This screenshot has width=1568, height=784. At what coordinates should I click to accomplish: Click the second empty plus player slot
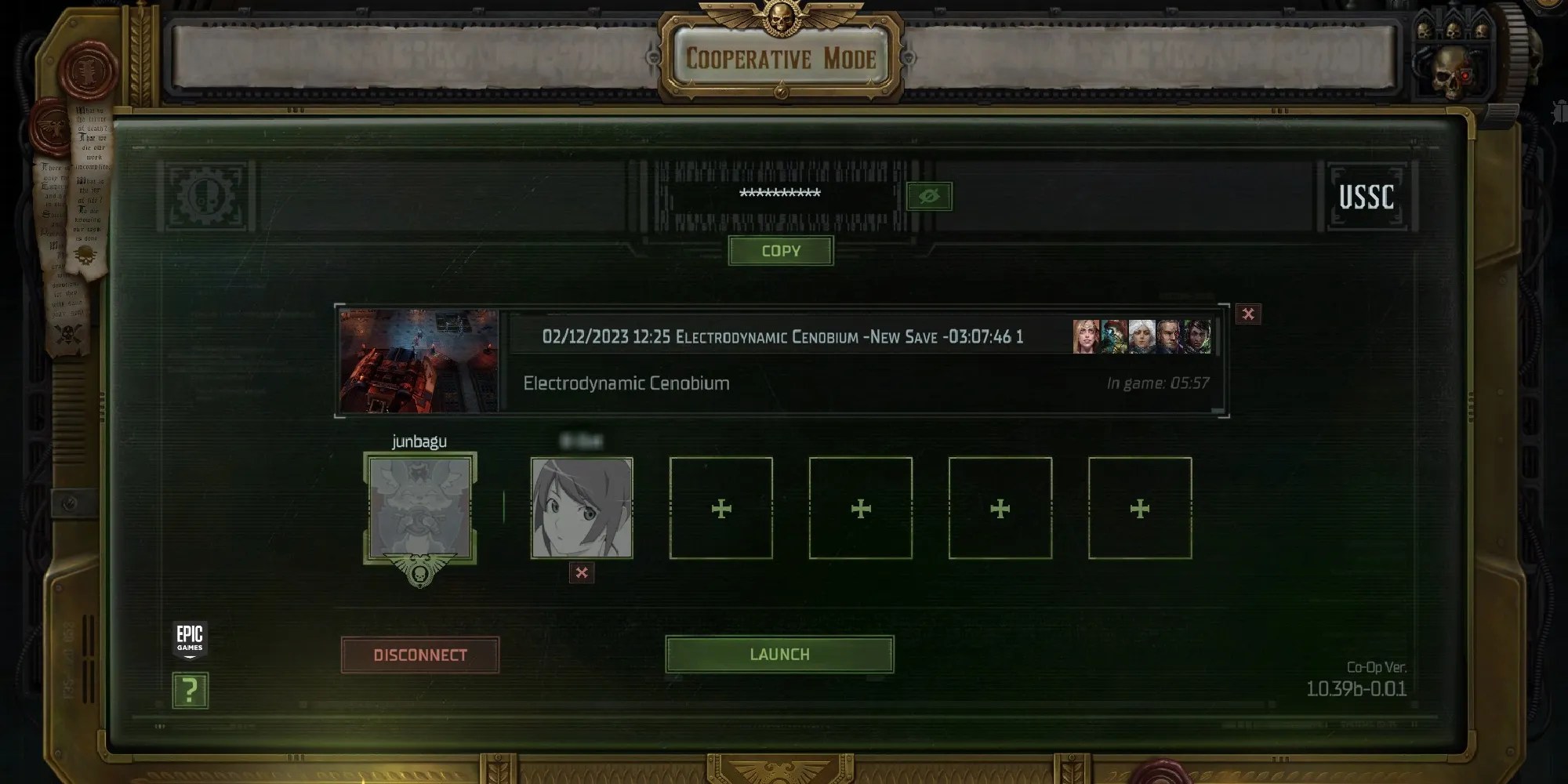(860, 508)
